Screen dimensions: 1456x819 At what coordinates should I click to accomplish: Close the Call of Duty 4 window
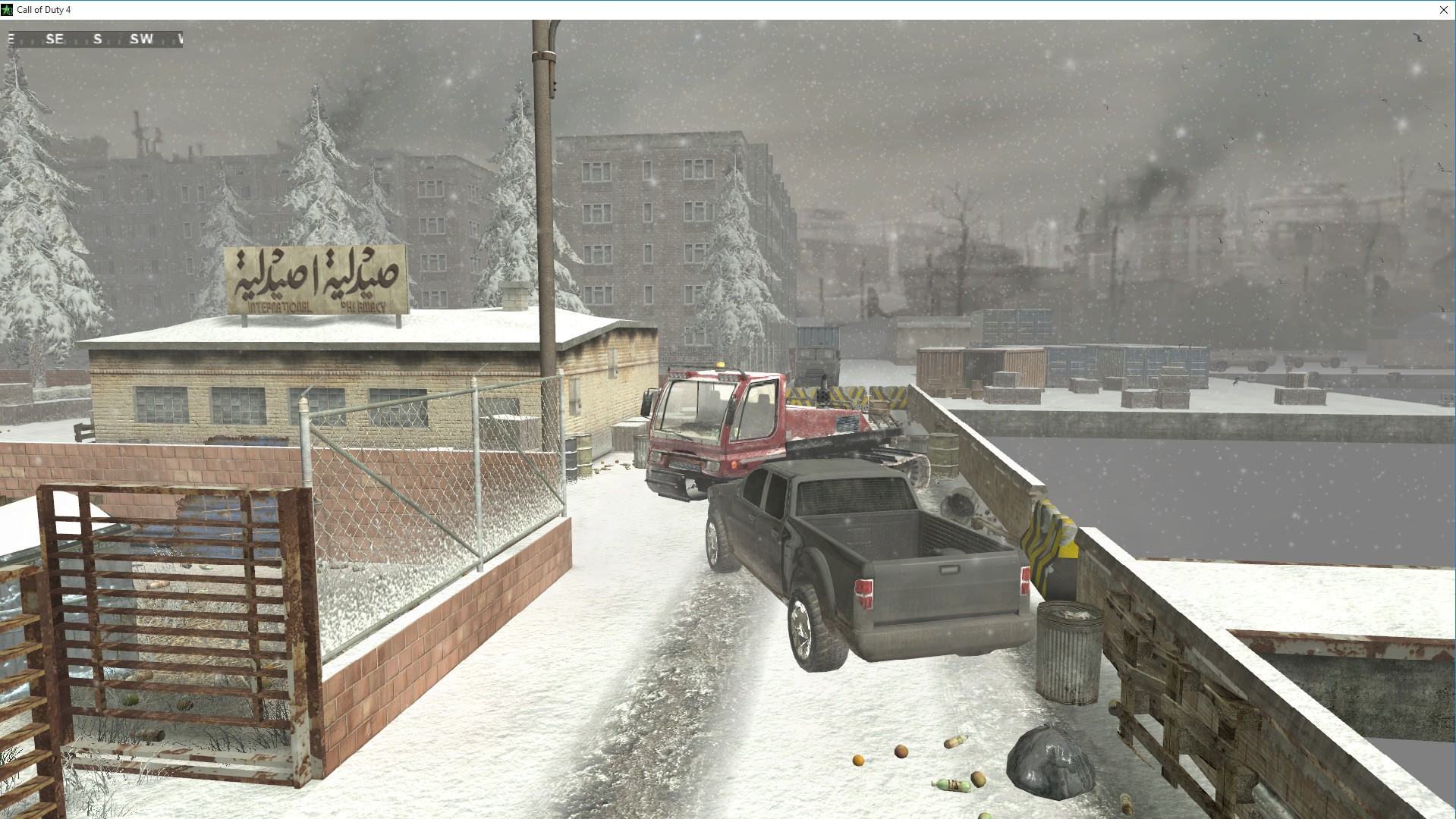coord(1444,10)
